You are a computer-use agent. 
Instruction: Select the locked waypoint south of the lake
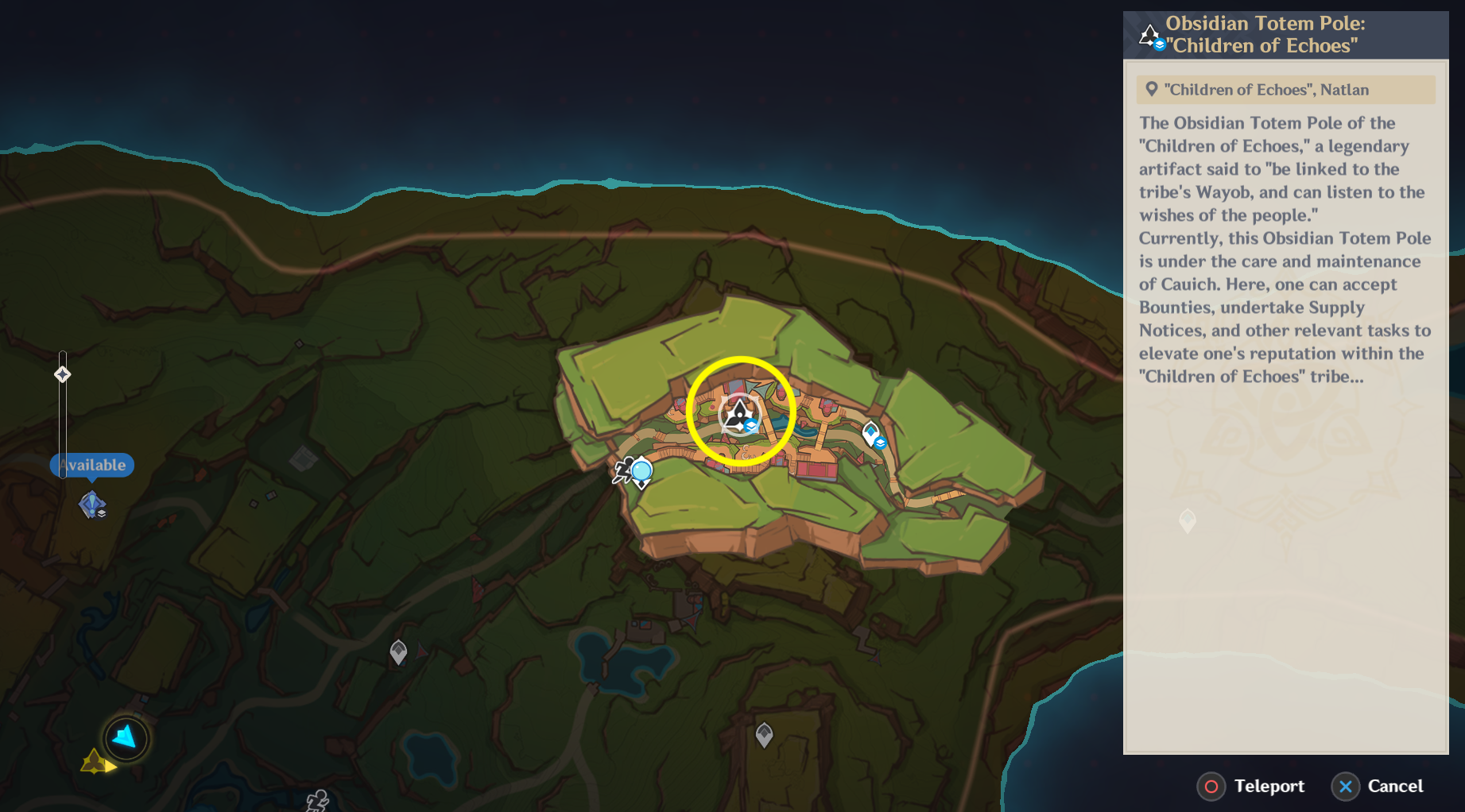tap(764, 735)
